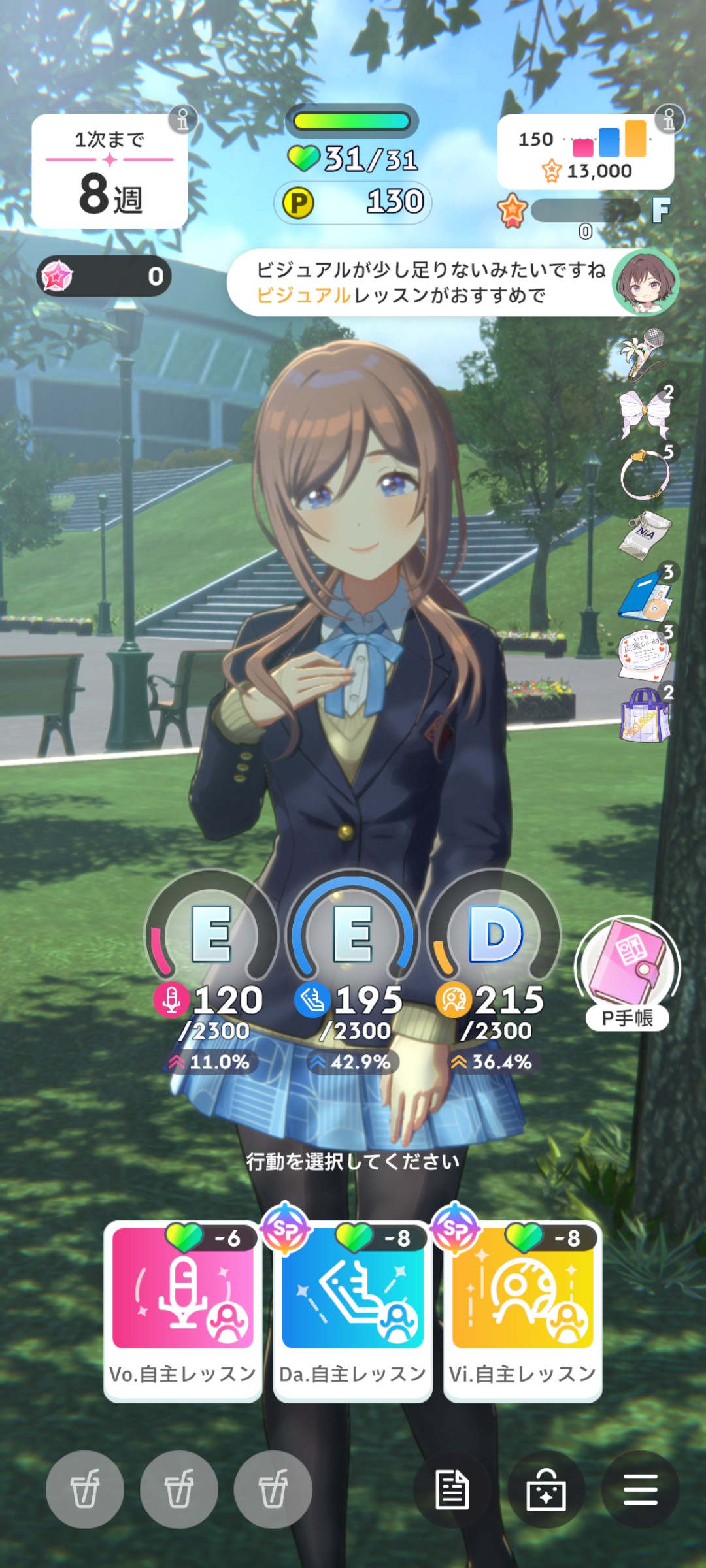Choose the Vo. self-lesson card
Viewport: 706px width, 1568px height.
click(x=183, y=1310)
